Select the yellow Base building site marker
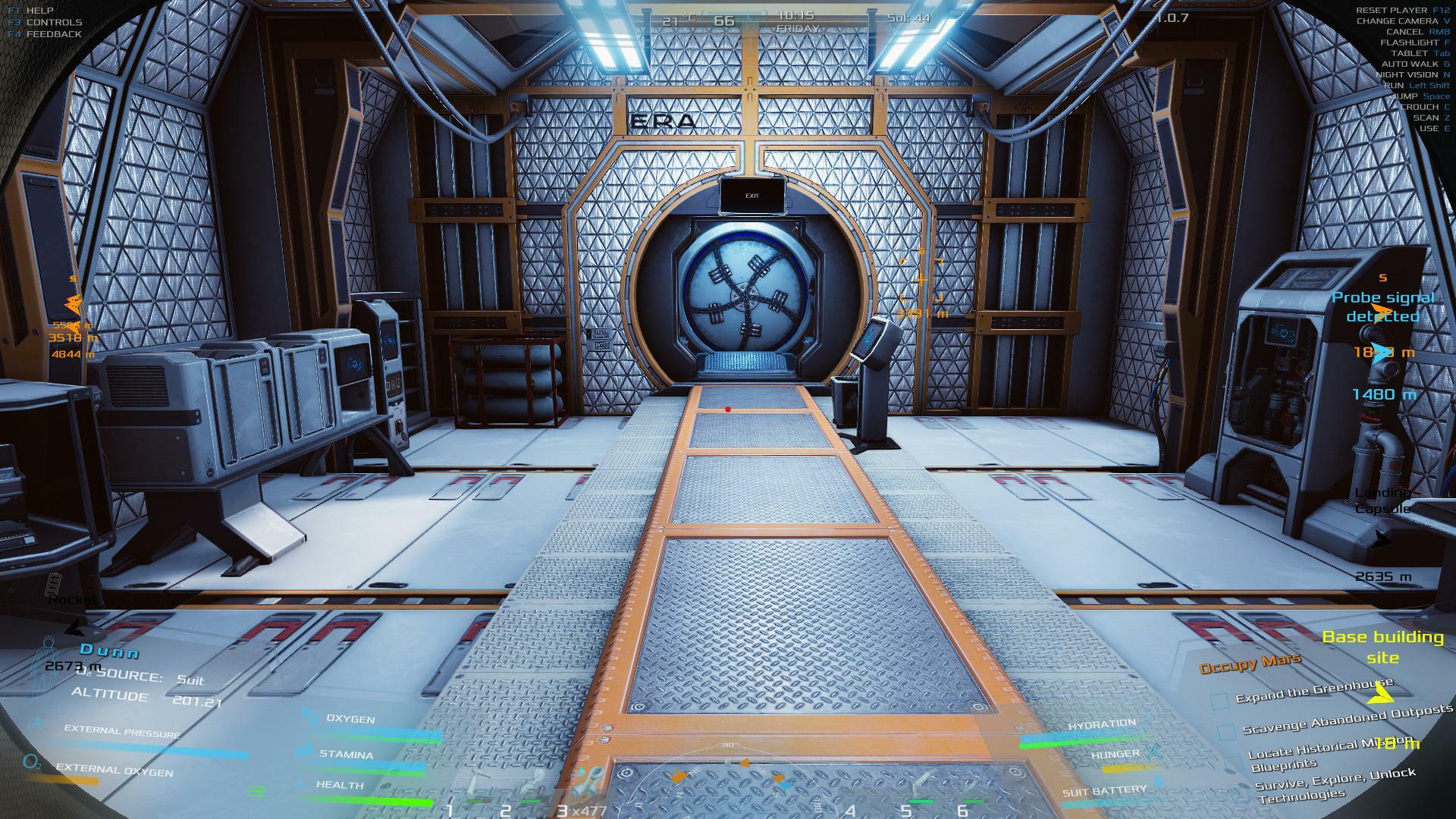 [1382, 647]
